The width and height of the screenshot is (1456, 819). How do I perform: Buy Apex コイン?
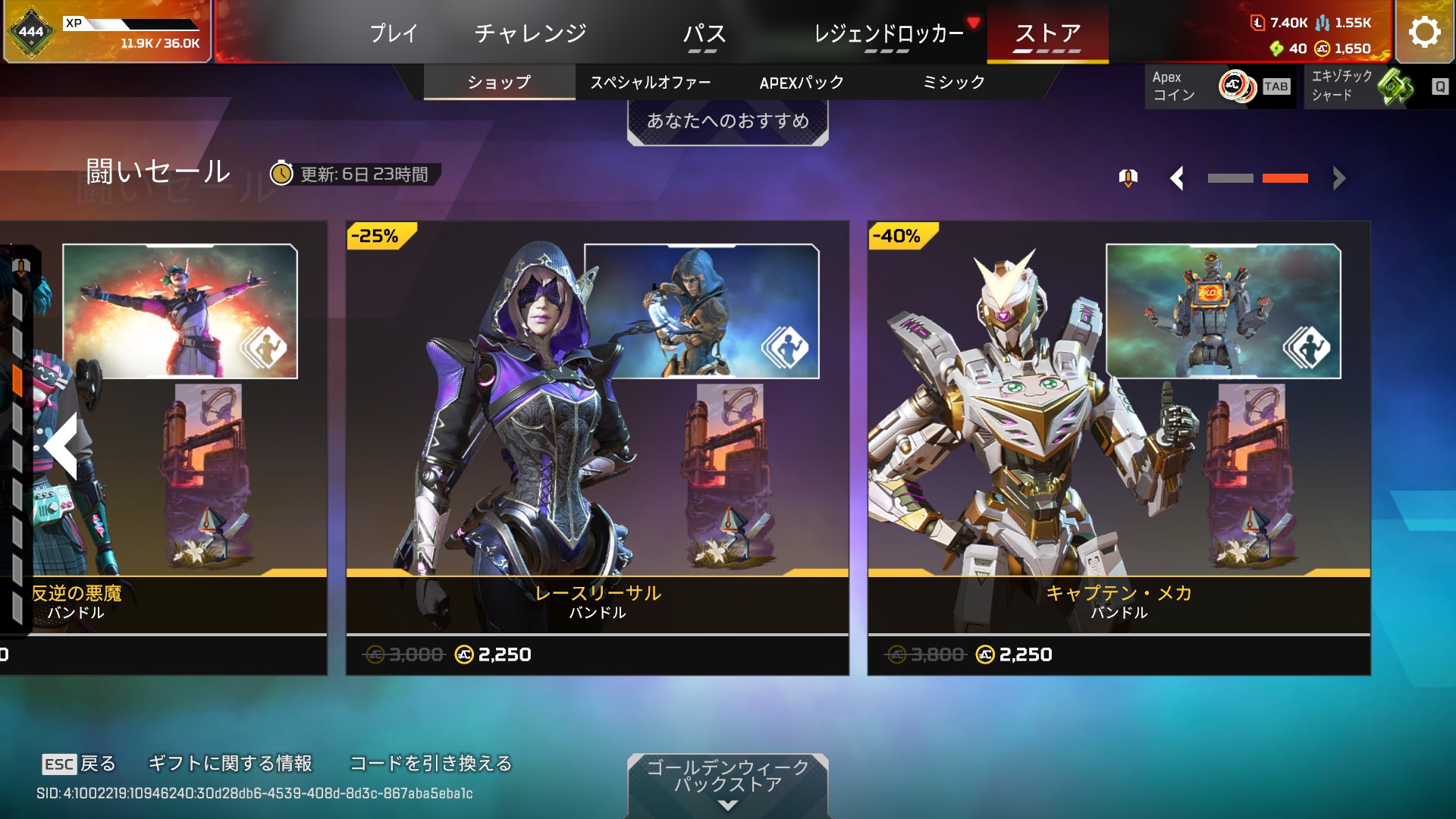point(1220,86)
